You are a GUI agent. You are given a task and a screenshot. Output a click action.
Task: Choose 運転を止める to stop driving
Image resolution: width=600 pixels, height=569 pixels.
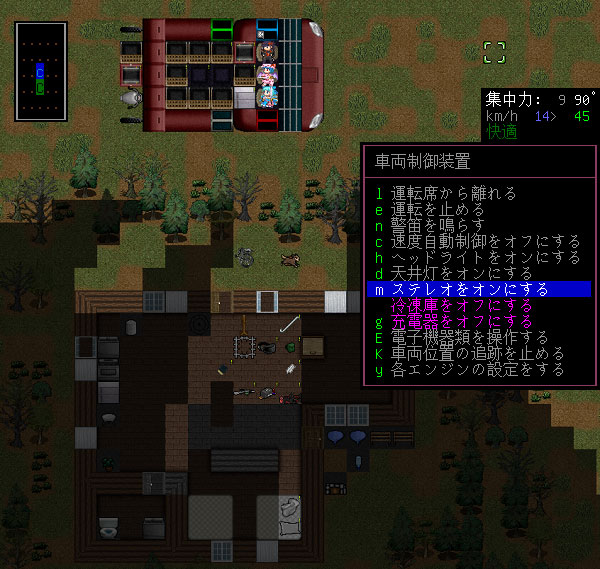pyautogui.click(x=438, y=209)
